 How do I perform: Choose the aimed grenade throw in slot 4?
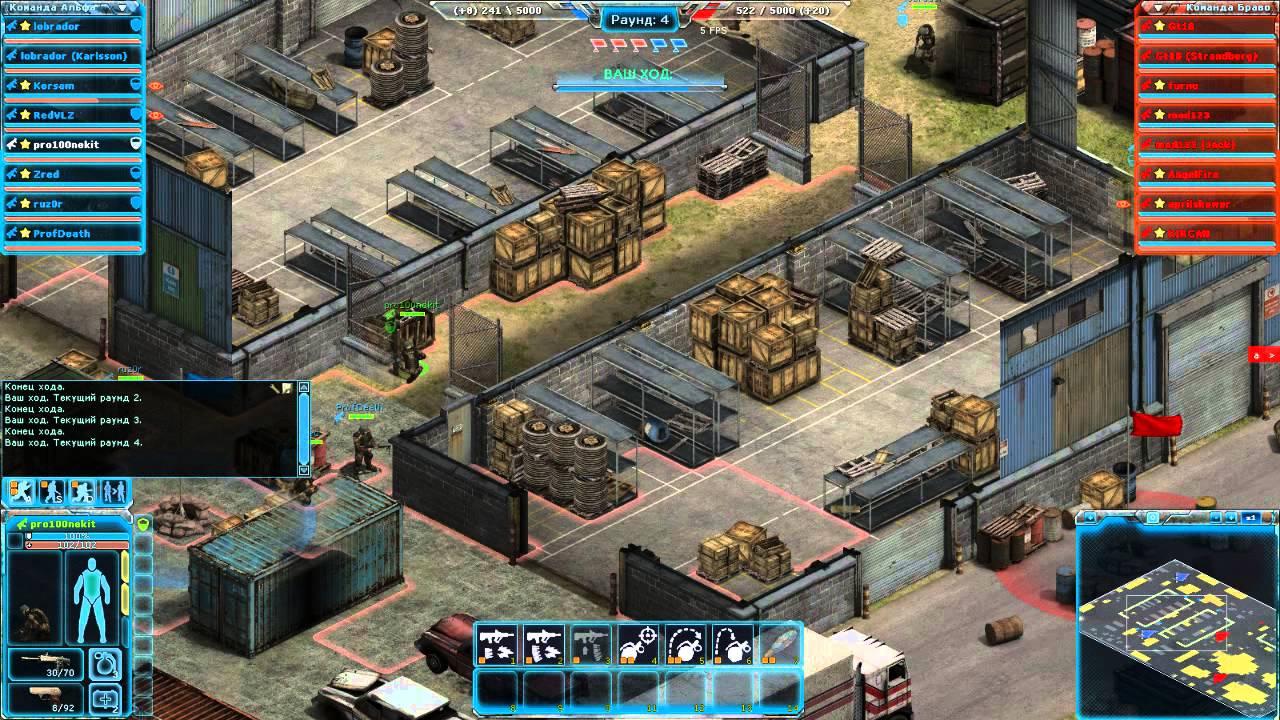tap(638, 645)
